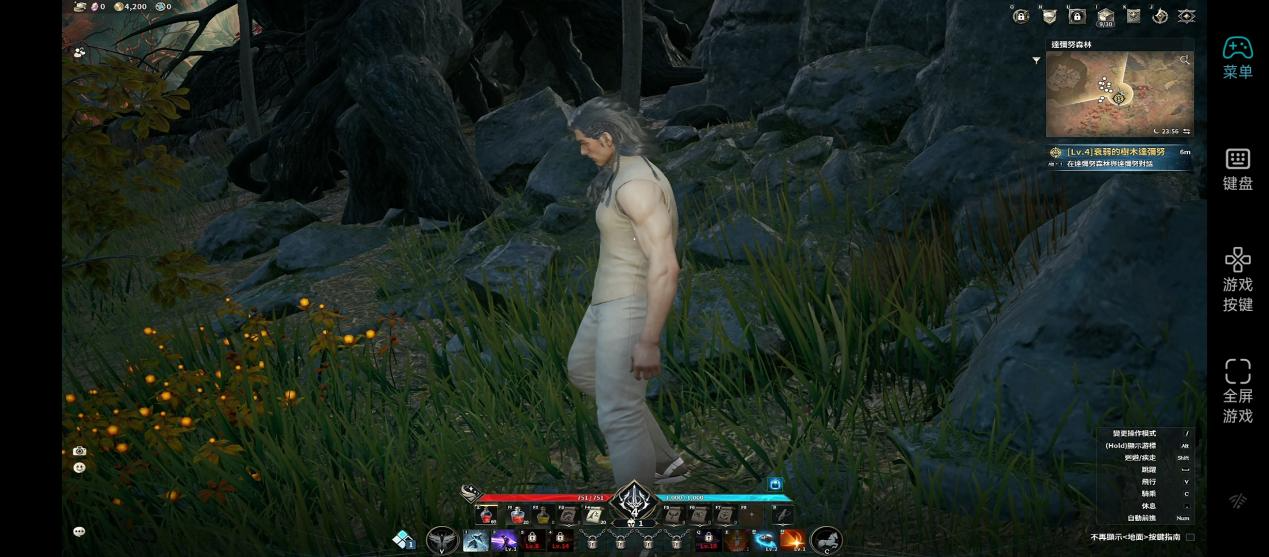Activate the purple beam skill
1269x557 pixels.
[504, 541]
